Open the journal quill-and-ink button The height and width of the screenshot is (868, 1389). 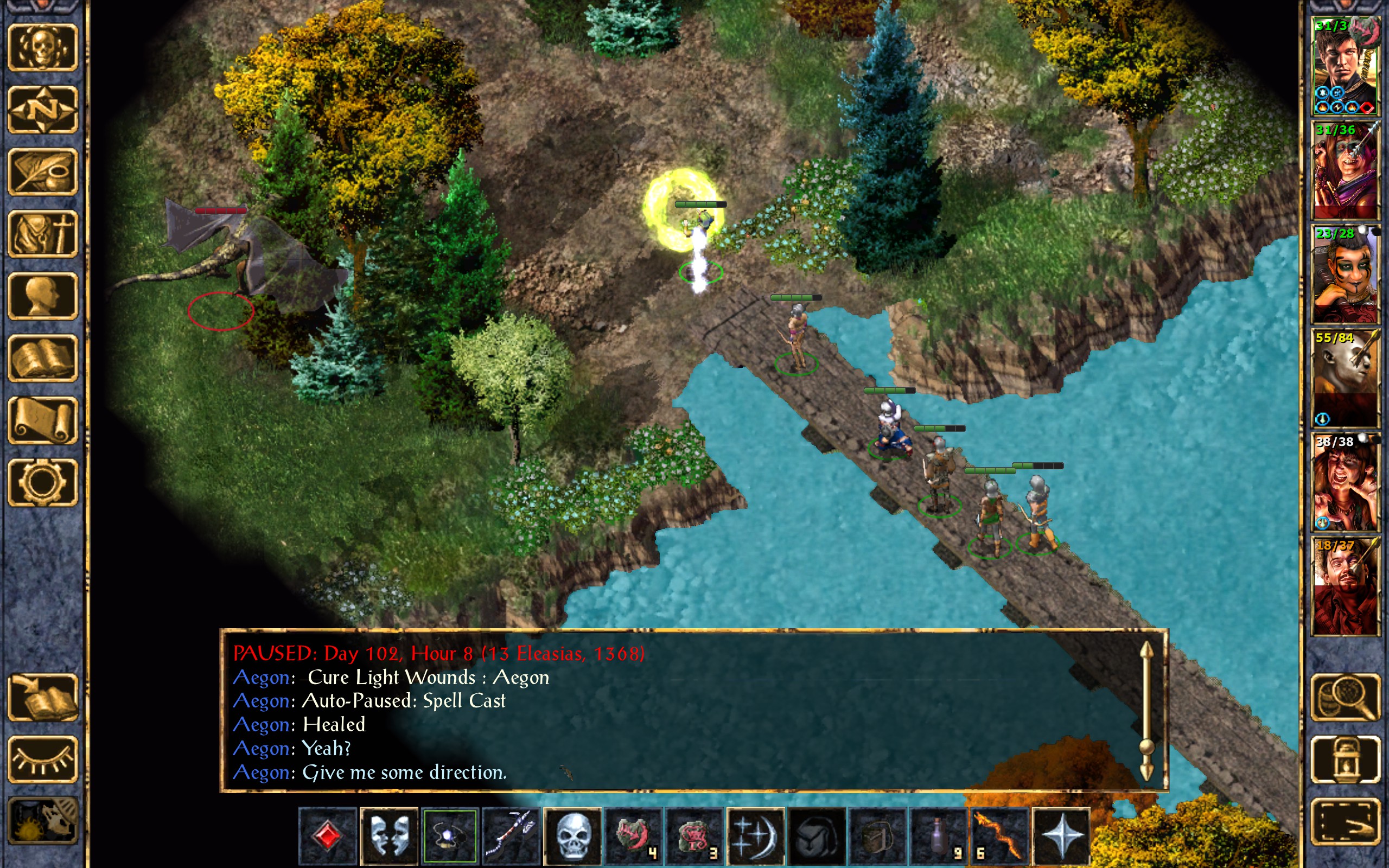point(42,171)
